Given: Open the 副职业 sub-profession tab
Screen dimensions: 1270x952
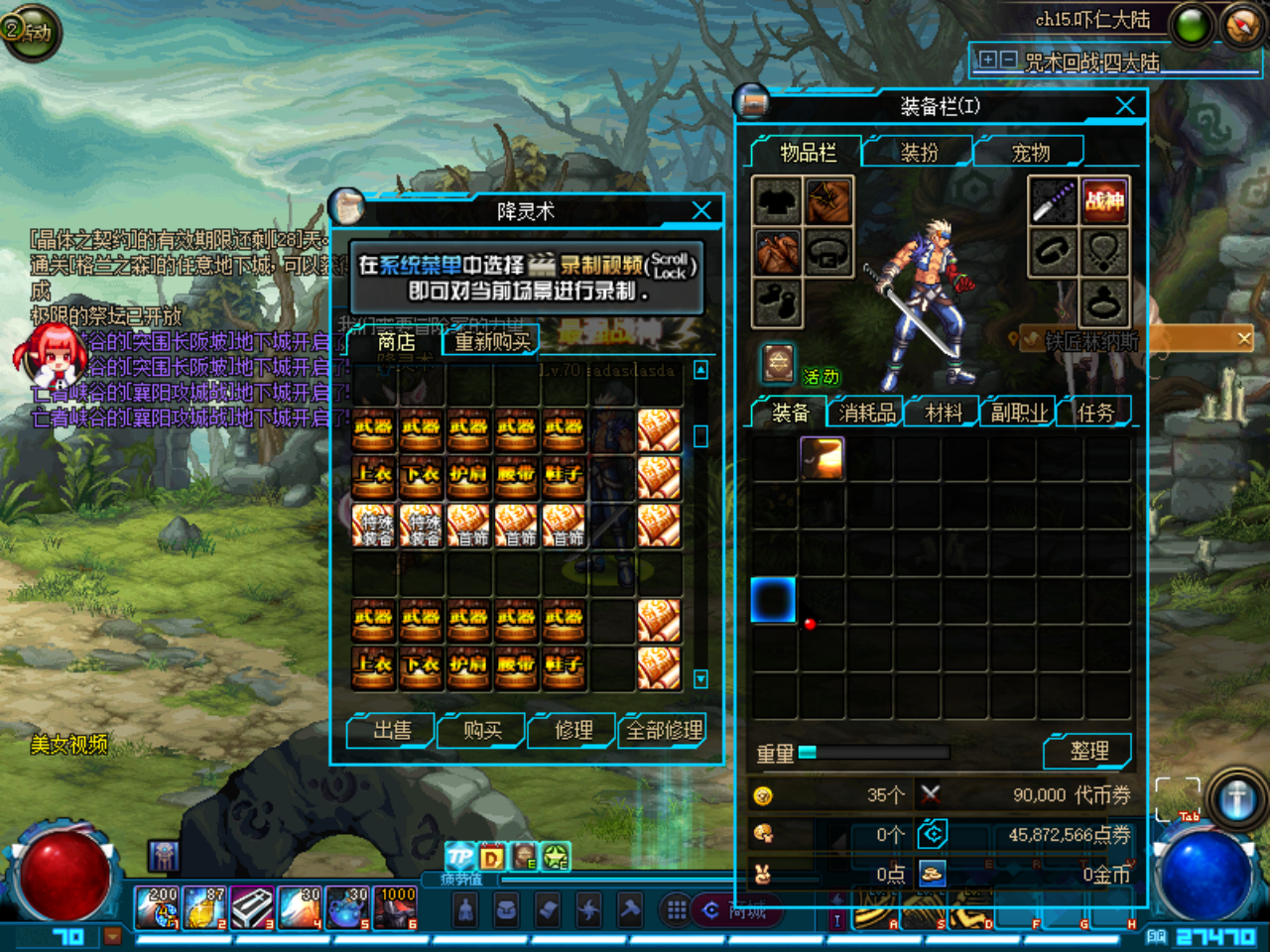Looking at the screenshot, I should point(1019,413).
